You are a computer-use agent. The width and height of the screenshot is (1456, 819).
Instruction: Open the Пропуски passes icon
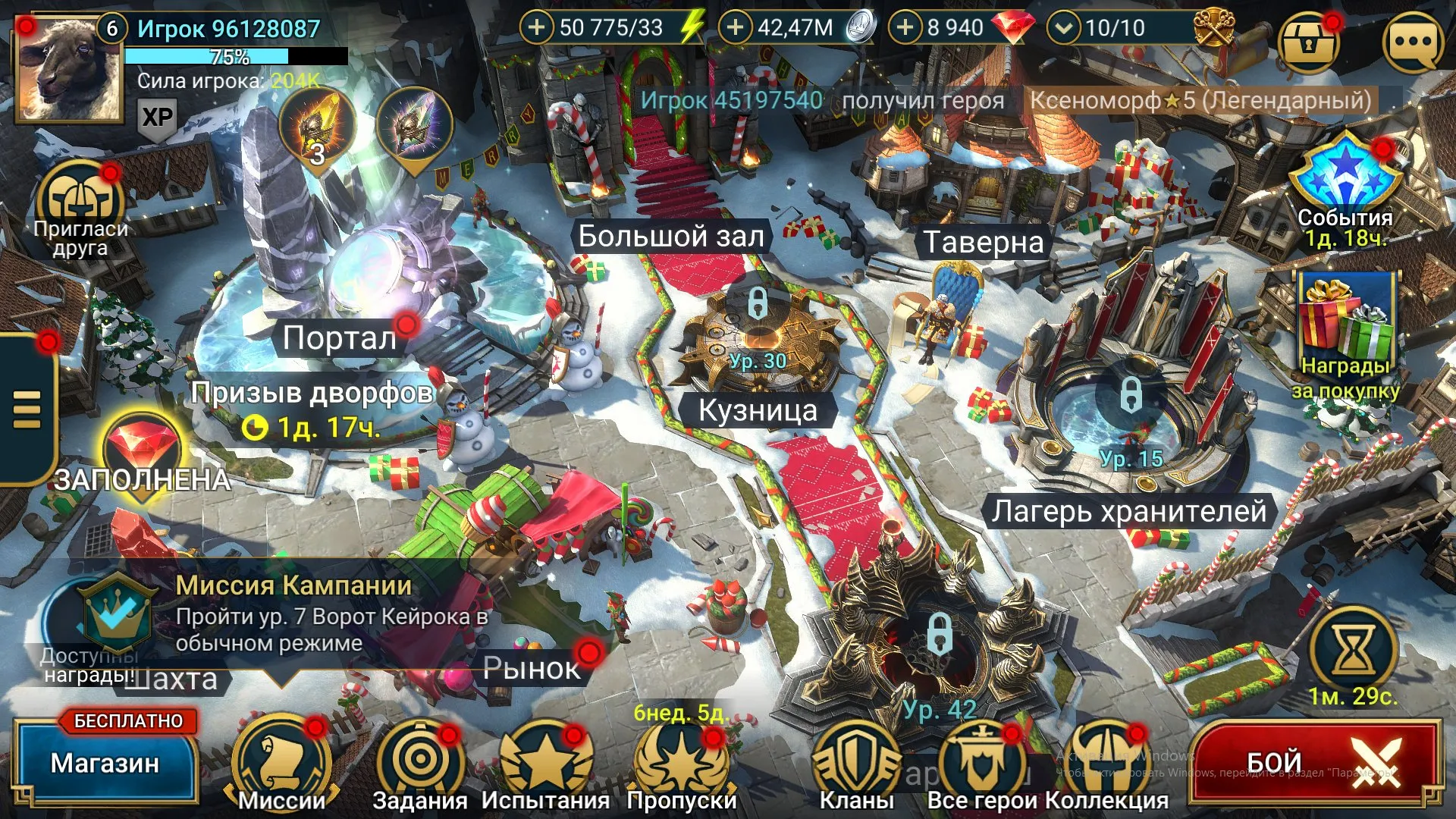pos(681,758)
